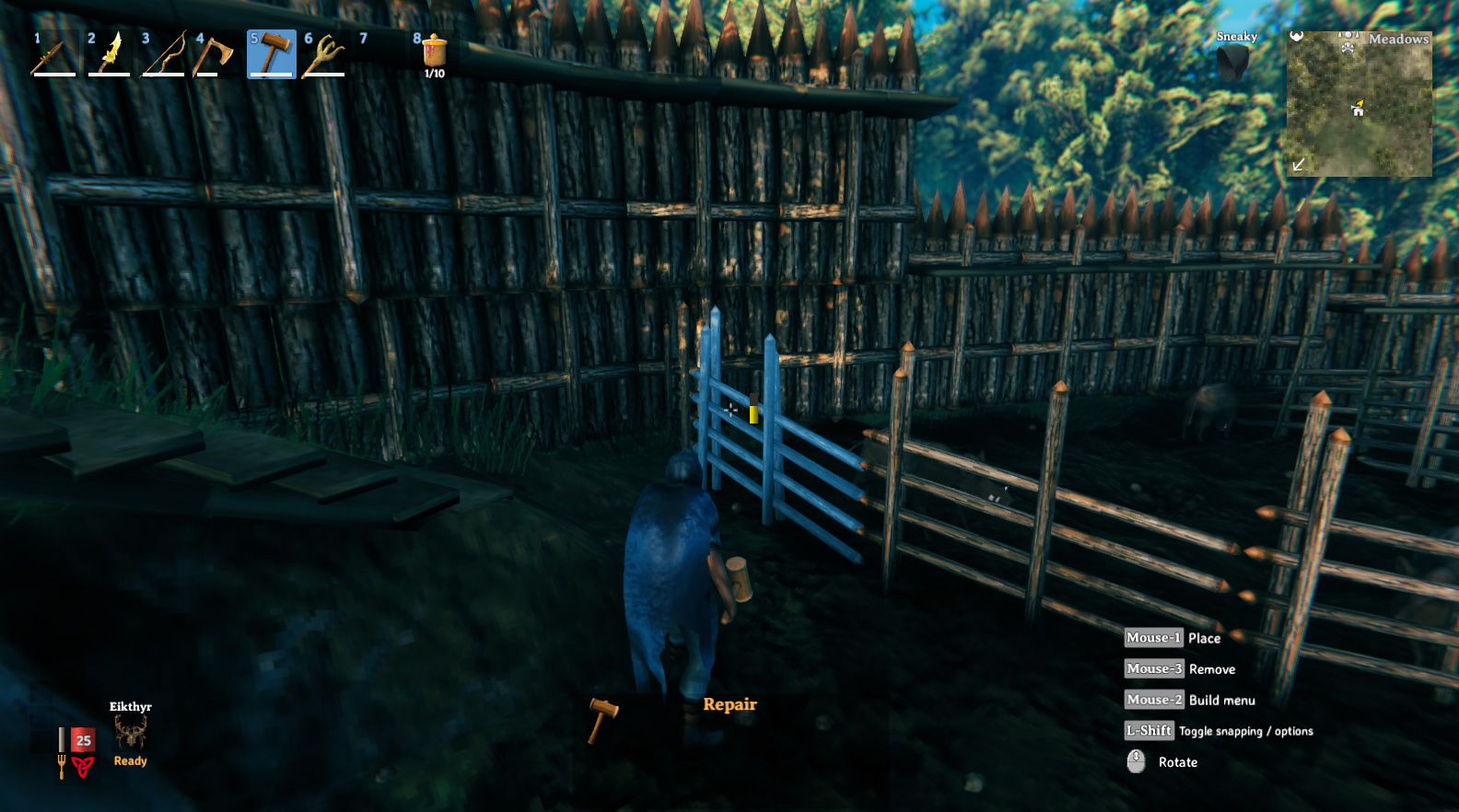This screenshot has height=812, width=1459.
Task: Select the mead in hotbar slot 8
Action: coord(432,53)
